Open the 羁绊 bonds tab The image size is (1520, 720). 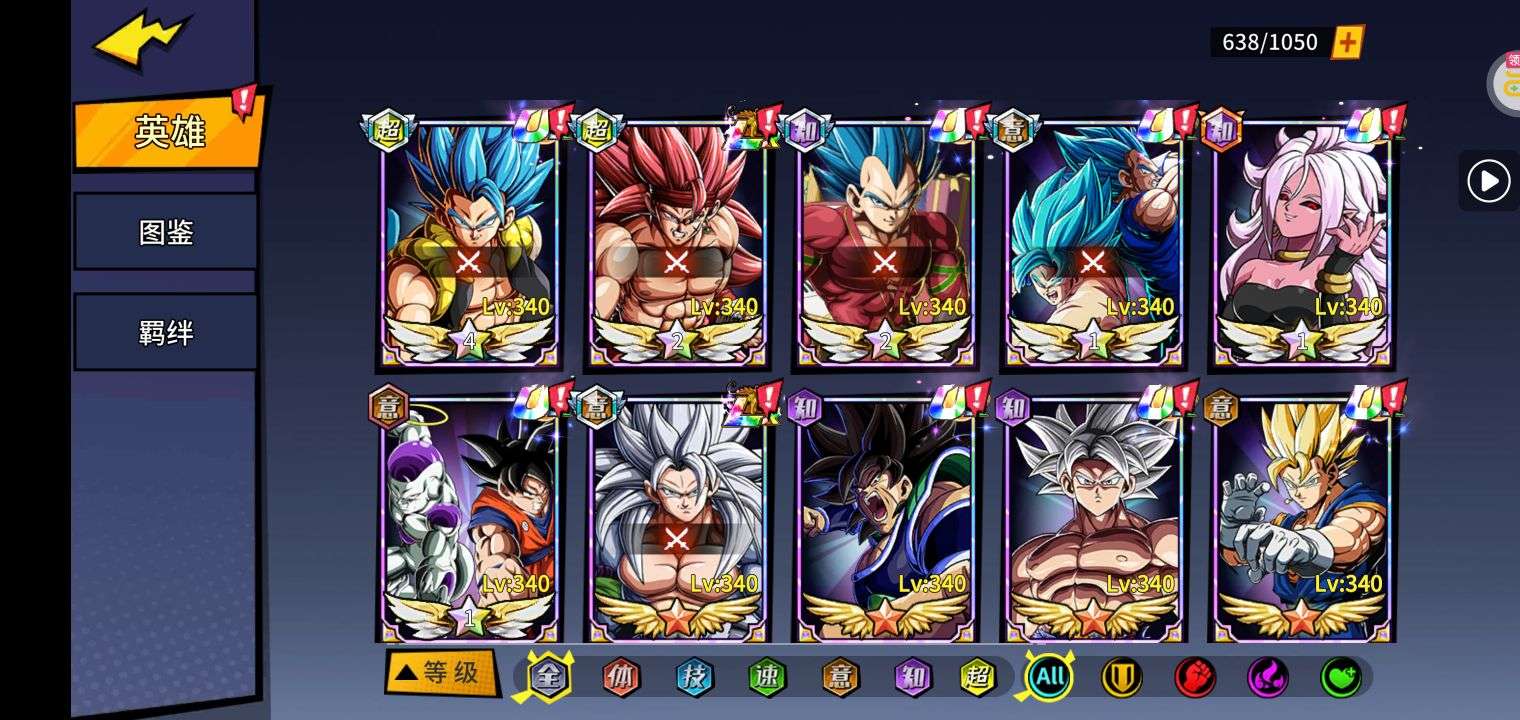click(x=166, y=332)
